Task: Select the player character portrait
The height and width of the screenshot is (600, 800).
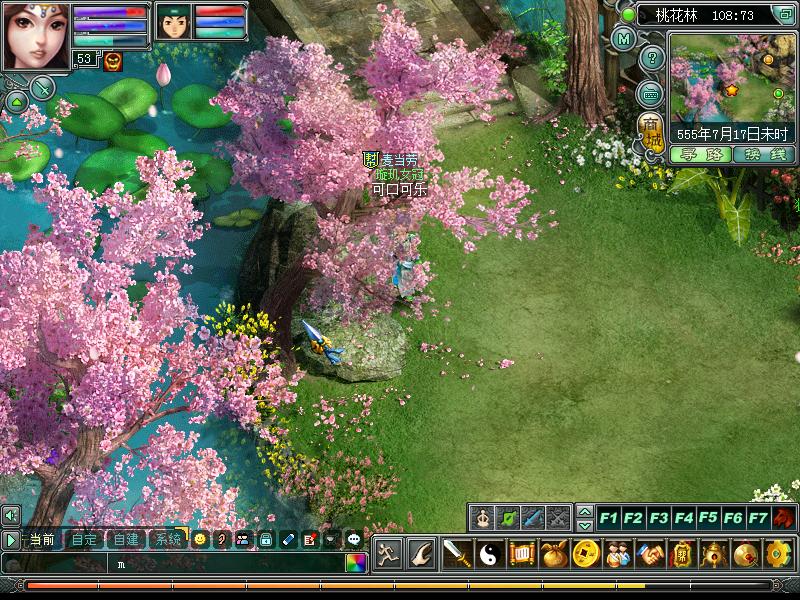Action: (35, 35)
